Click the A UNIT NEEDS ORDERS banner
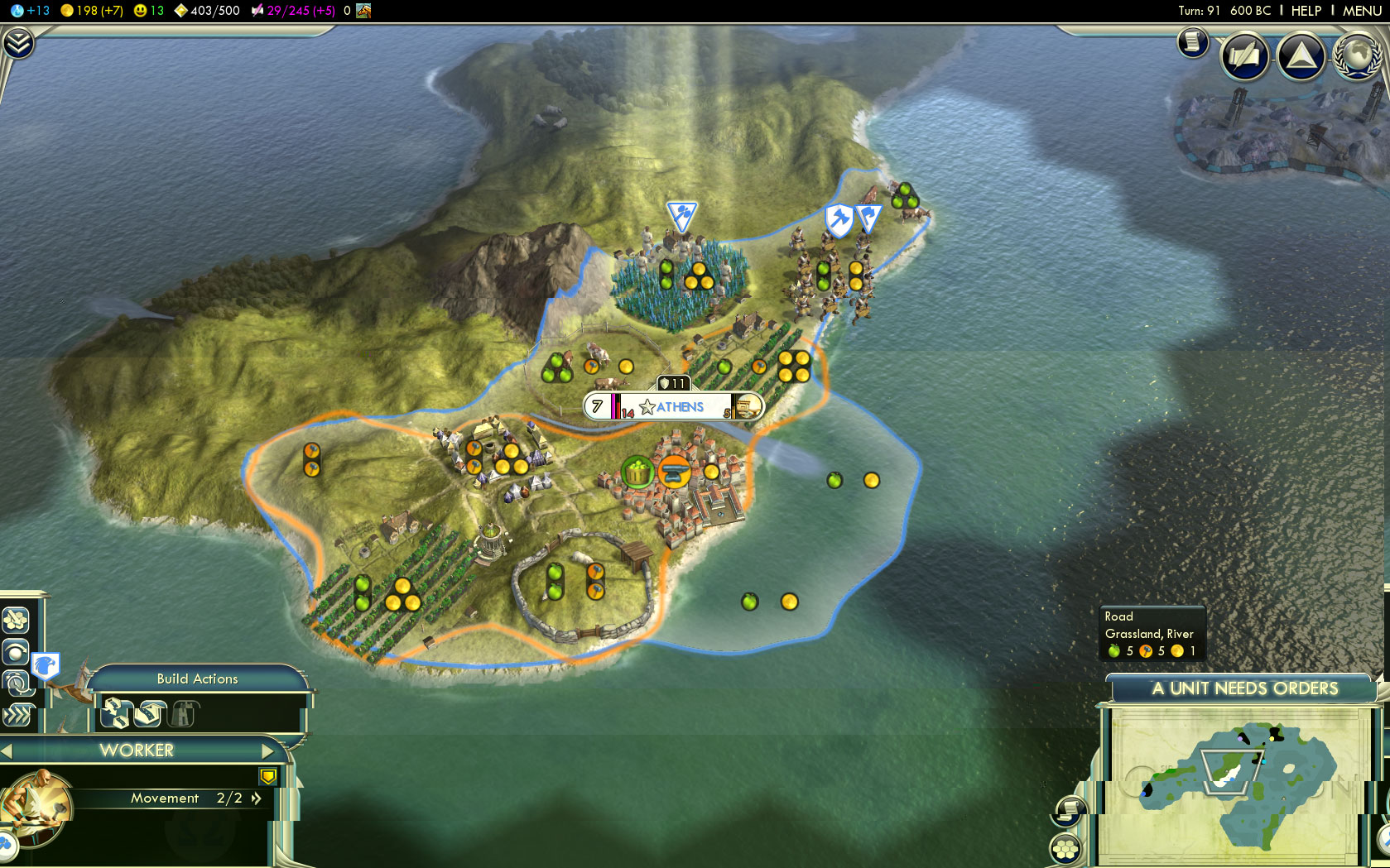 click(x=1244, y=688)
